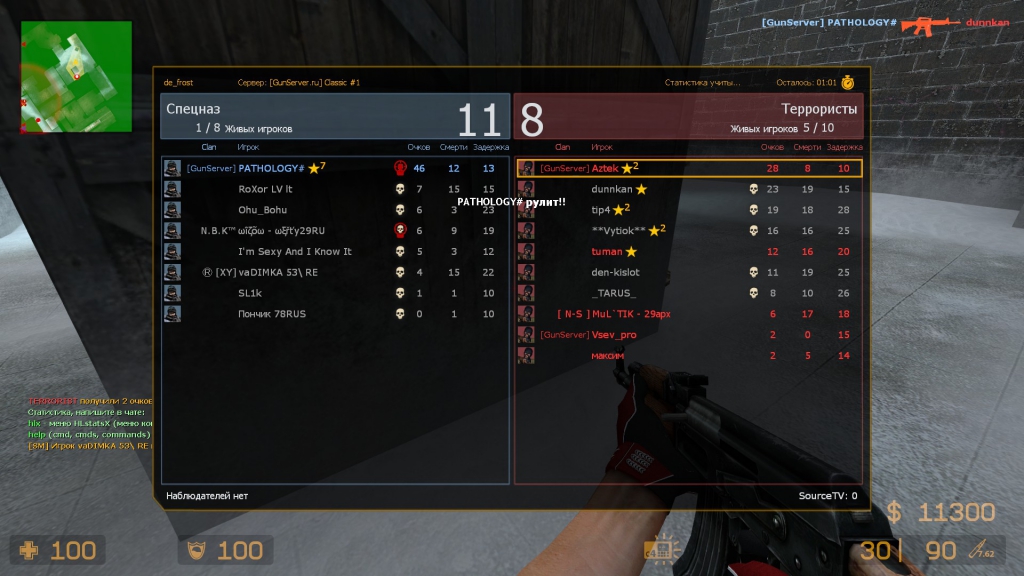Click the tuman player row
Viewport: 1024px width, 576px height.
[x=607, y=251]
